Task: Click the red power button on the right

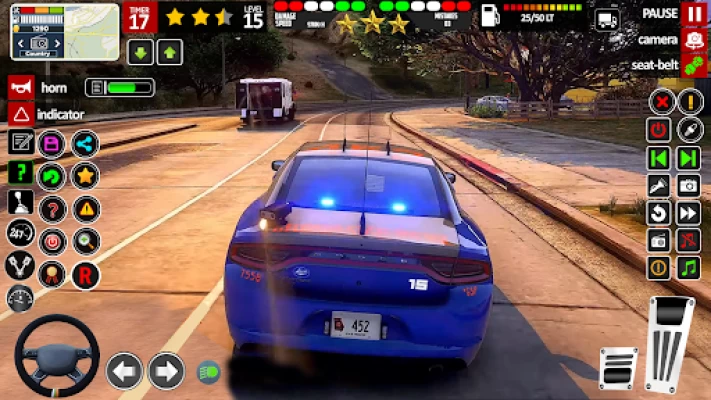Action: (658, 129)
